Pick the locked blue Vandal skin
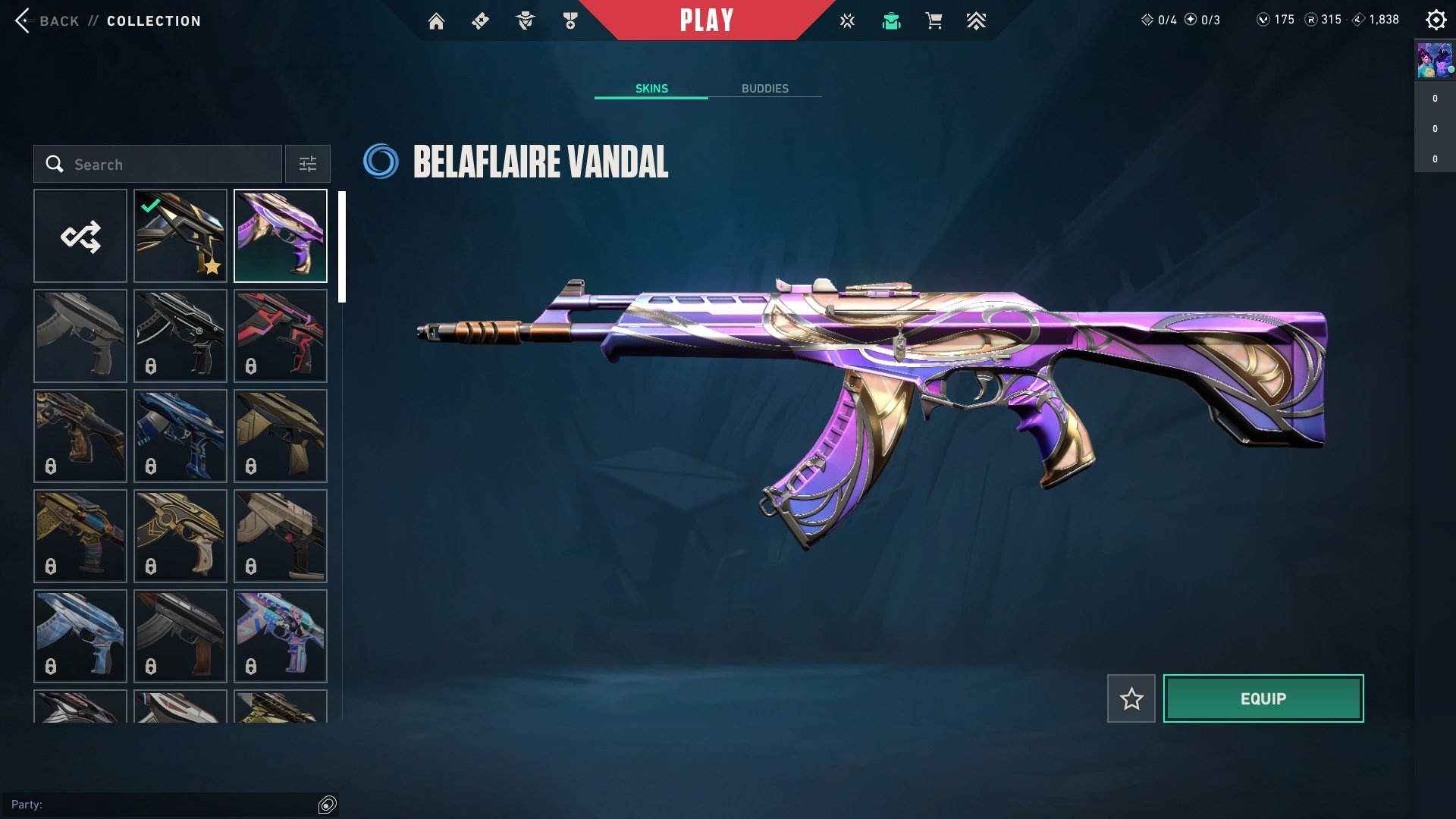The image size is (1456, 819). [180, 437]
